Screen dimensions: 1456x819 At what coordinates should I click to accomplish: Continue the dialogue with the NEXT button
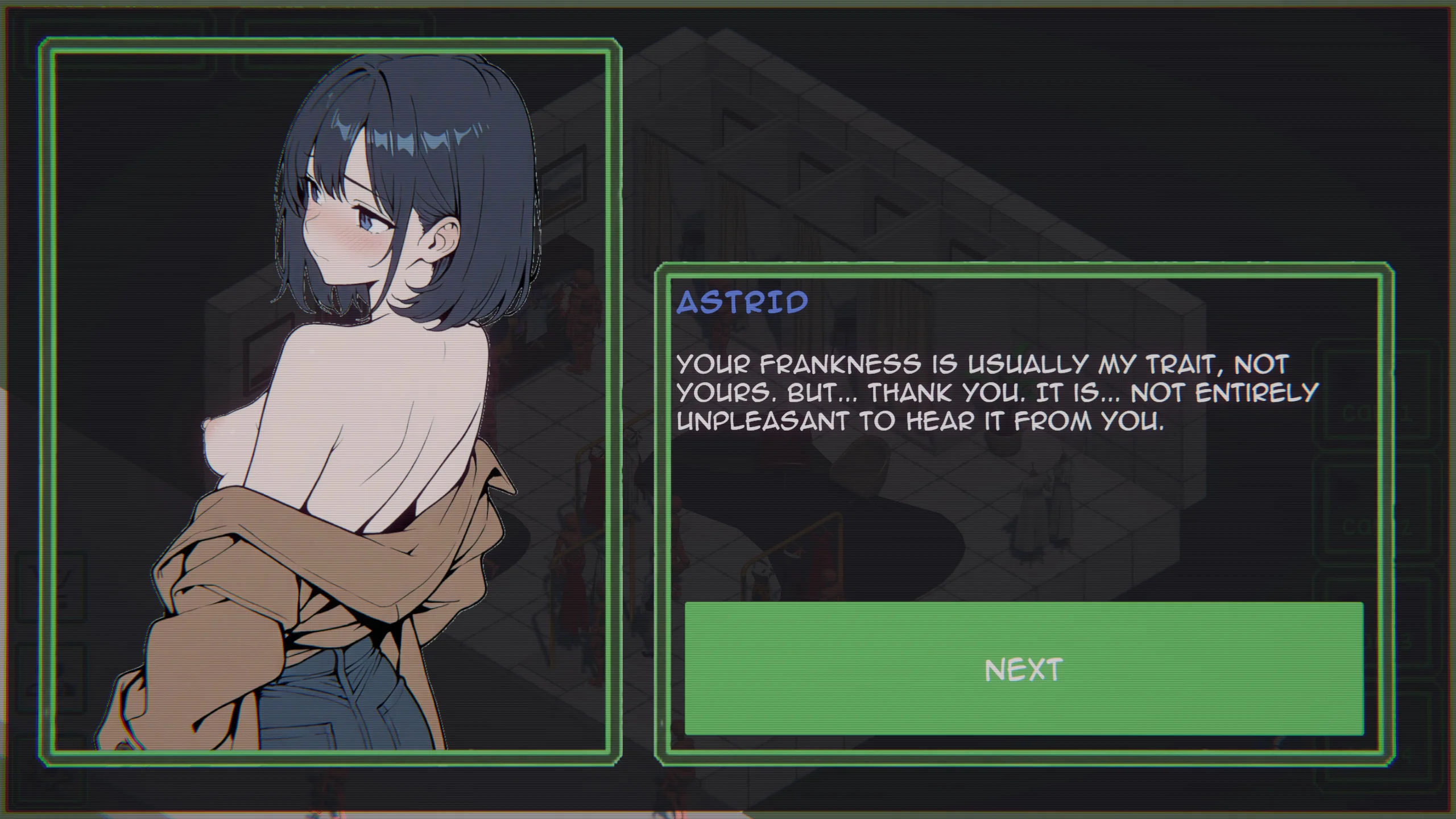[1024, 669]
